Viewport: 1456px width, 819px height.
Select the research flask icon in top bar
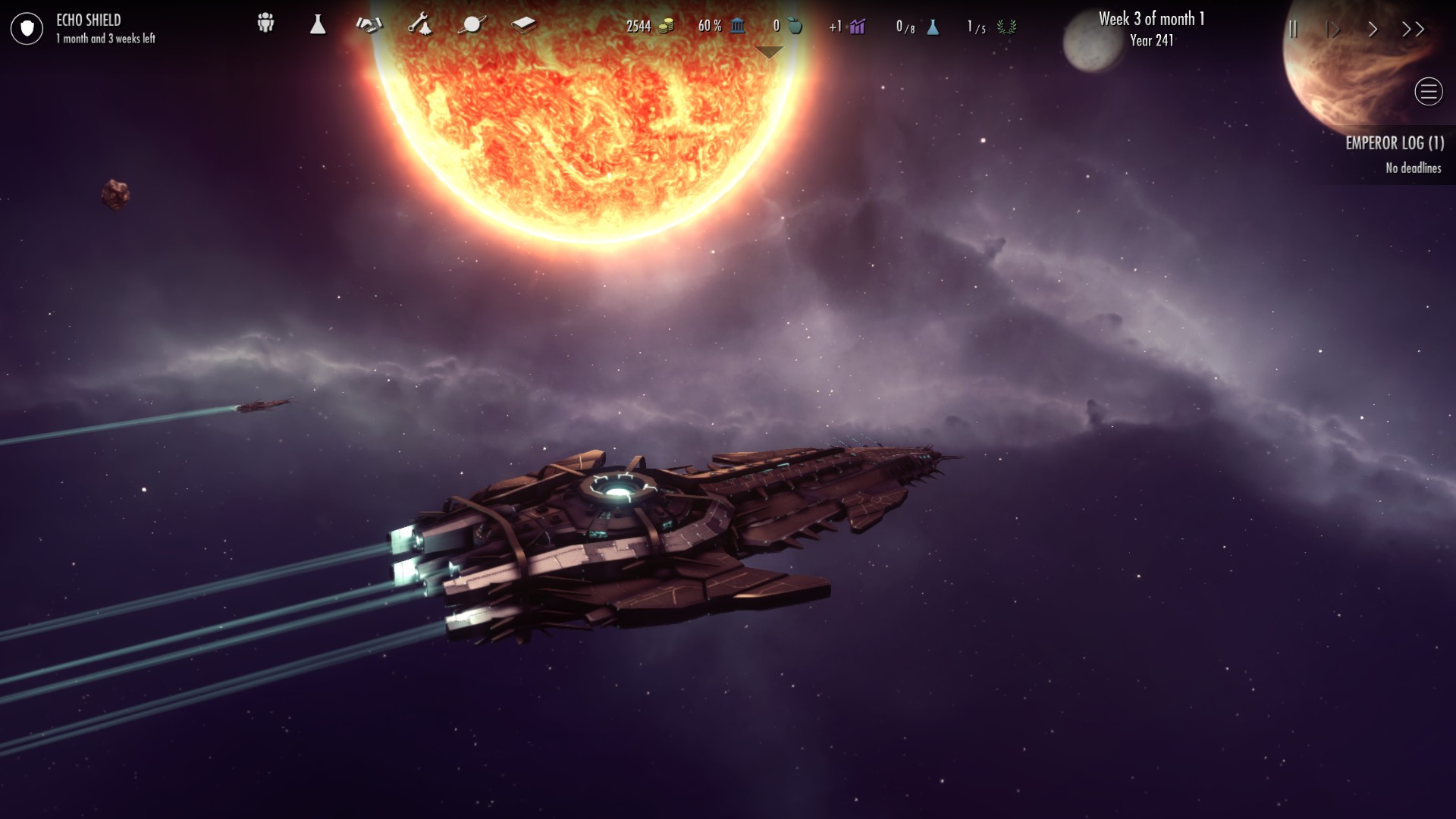[318, 24]
